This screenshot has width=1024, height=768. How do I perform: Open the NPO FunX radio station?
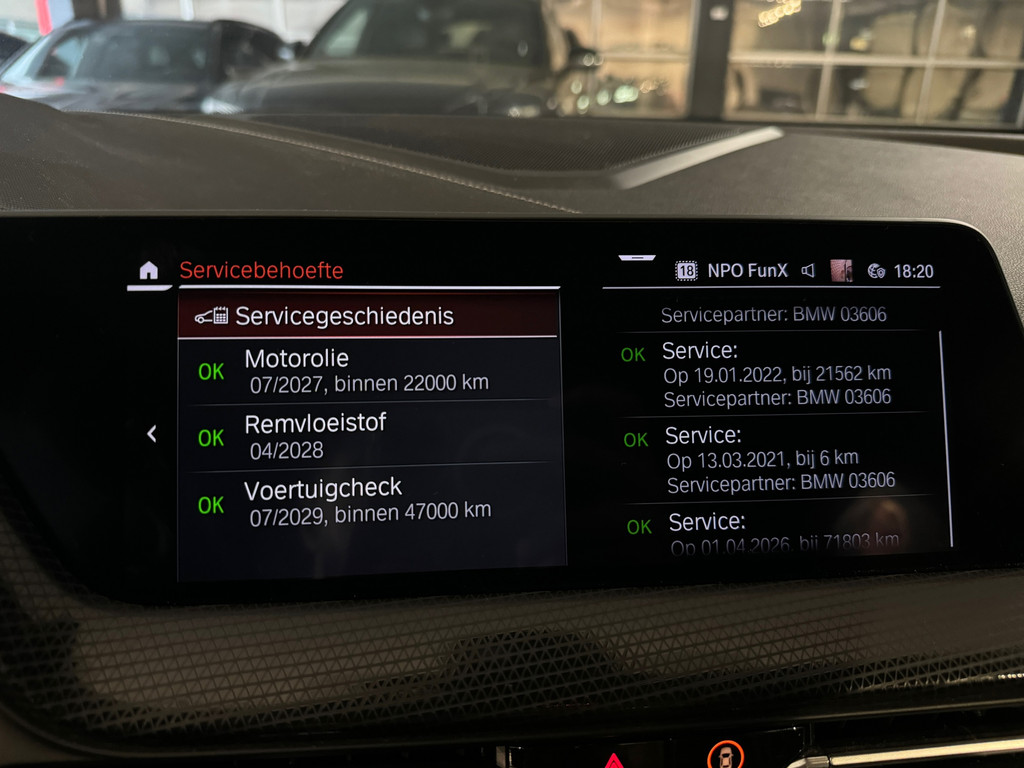pos(747,271)
